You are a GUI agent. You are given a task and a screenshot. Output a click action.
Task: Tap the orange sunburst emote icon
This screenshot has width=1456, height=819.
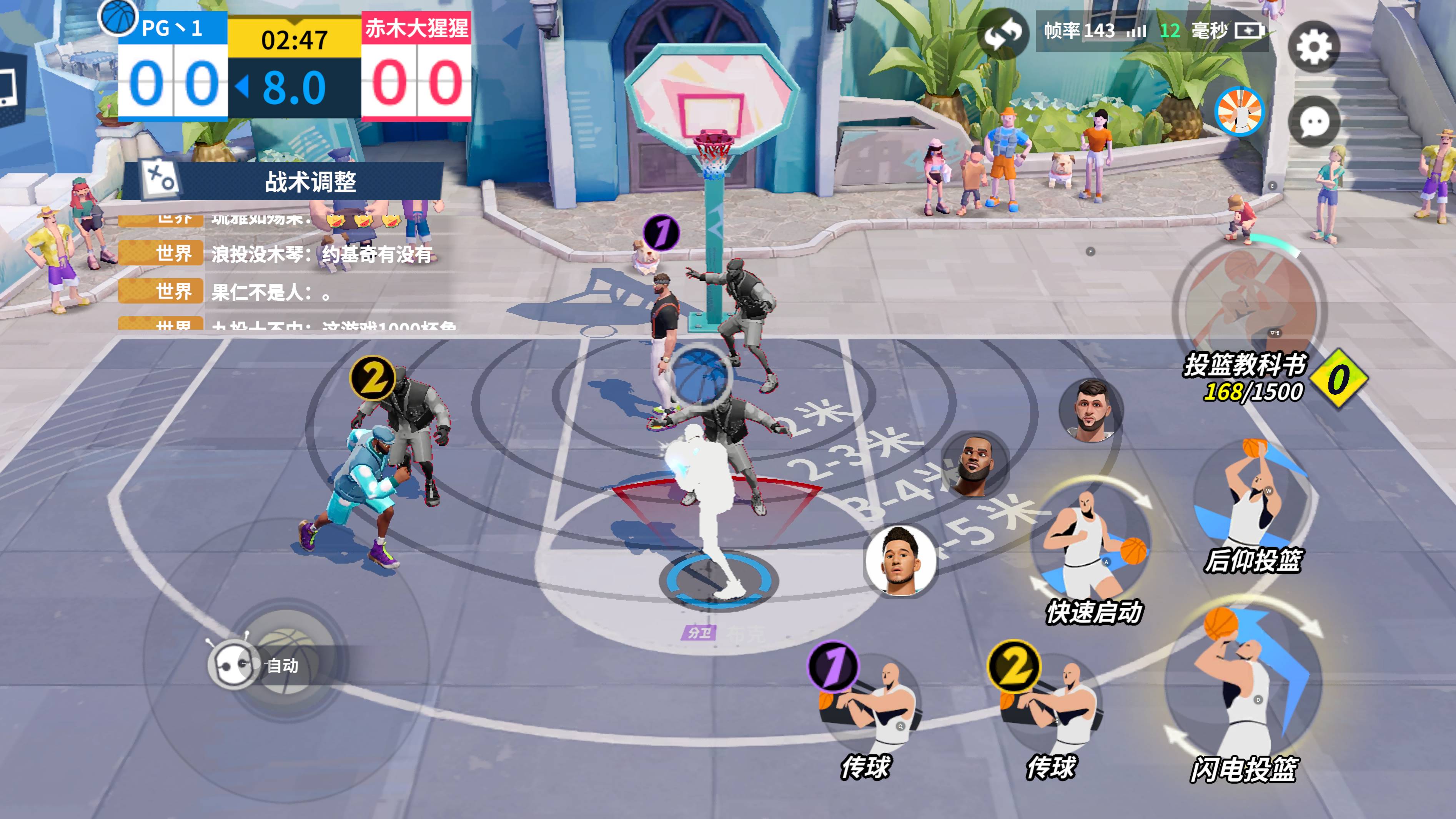point(1240,112)
